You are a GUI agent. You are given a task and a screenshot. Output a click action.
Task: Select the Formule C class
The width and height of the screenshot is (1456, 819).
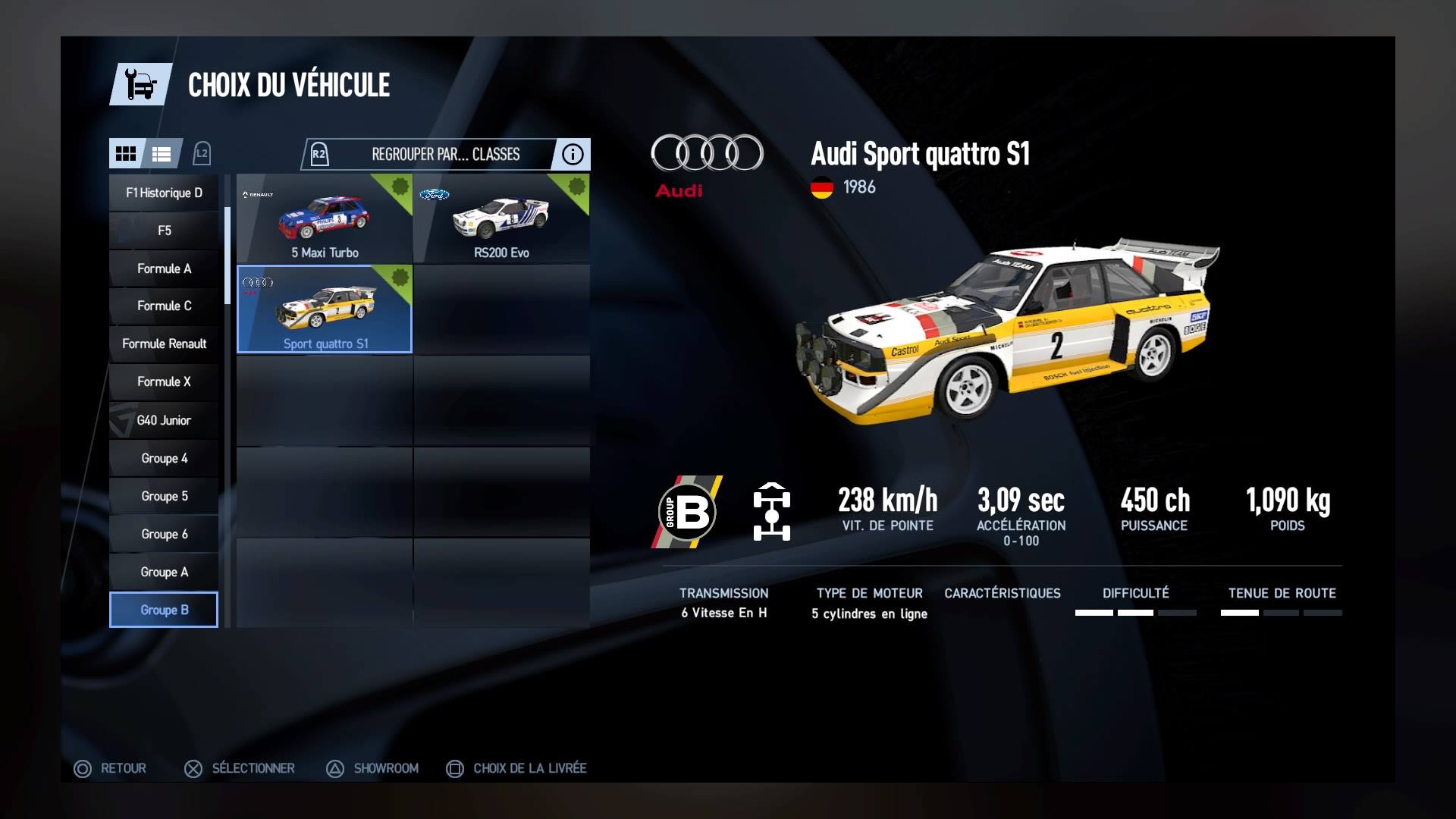(x=164, y=306)
